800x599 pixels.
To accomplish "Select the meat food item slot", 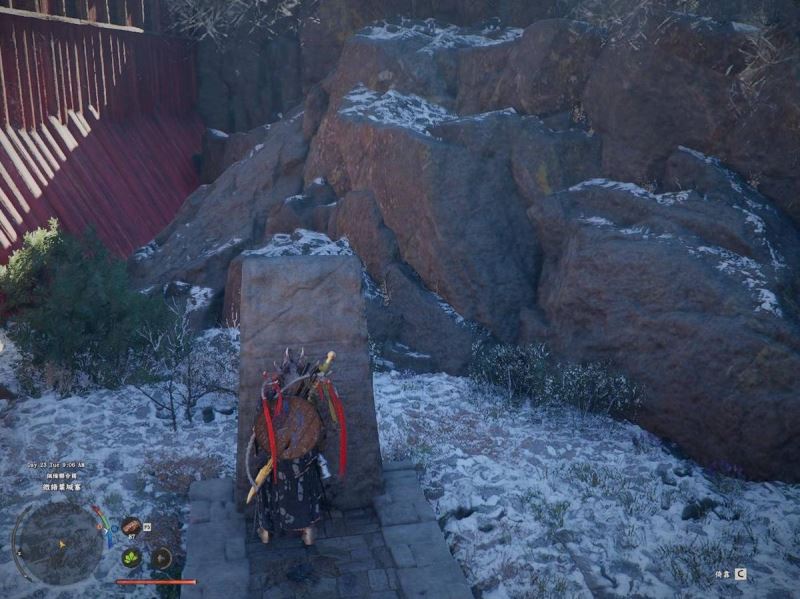I will click(x=131, y=526).
